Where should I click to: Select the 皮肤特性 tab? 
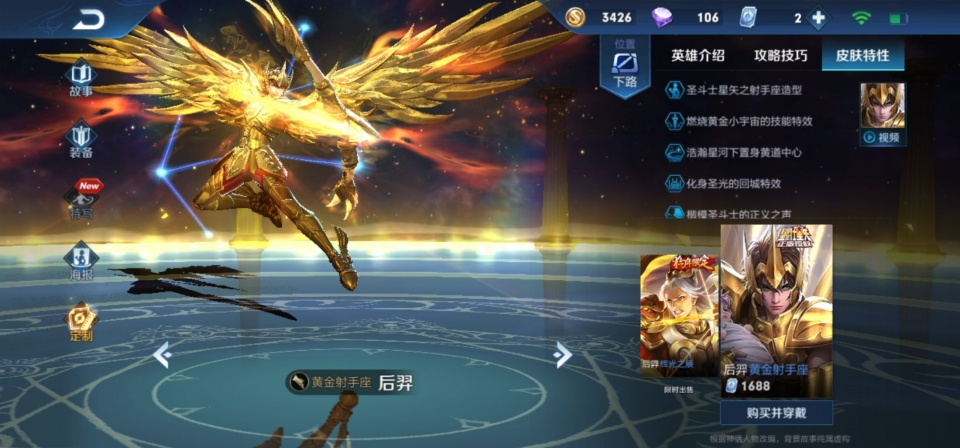click(x=862, y=55)
